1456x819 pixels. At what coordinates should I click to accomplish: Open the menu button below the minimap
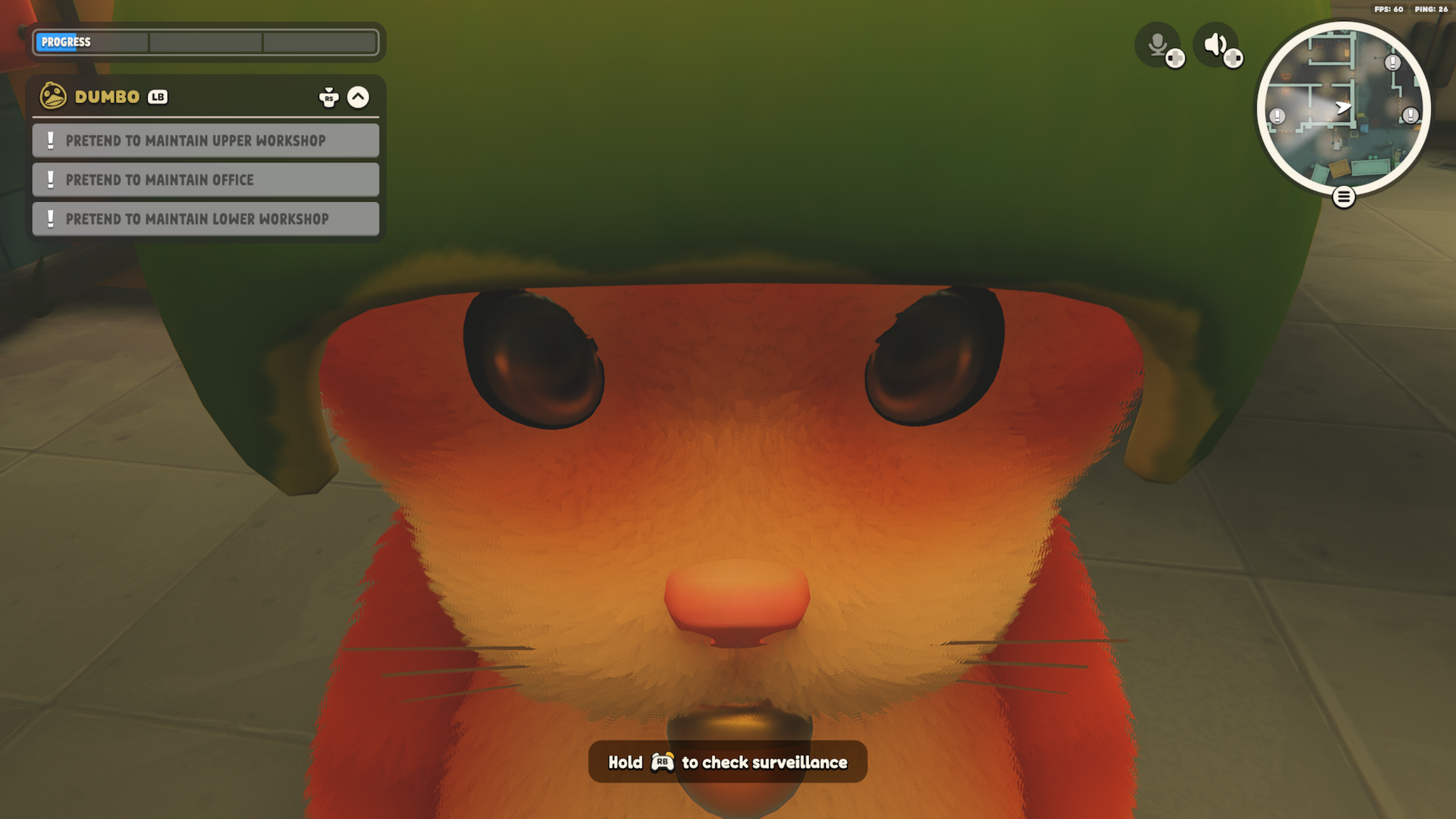click(1343, 198)
